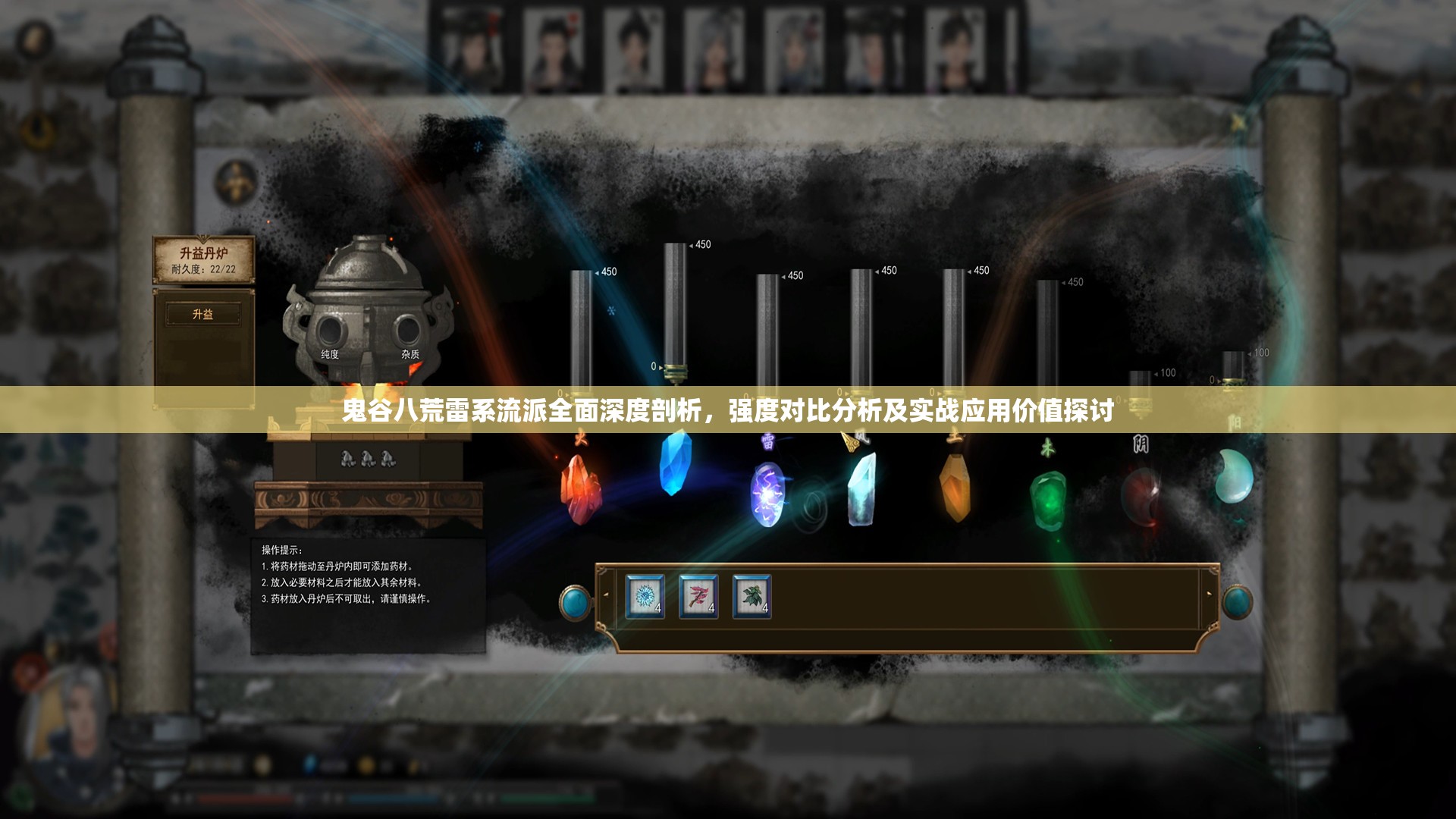The width and height of the screenshot is (1456, 819).
Task: Select the blue water element crystal
Action: 674,463
